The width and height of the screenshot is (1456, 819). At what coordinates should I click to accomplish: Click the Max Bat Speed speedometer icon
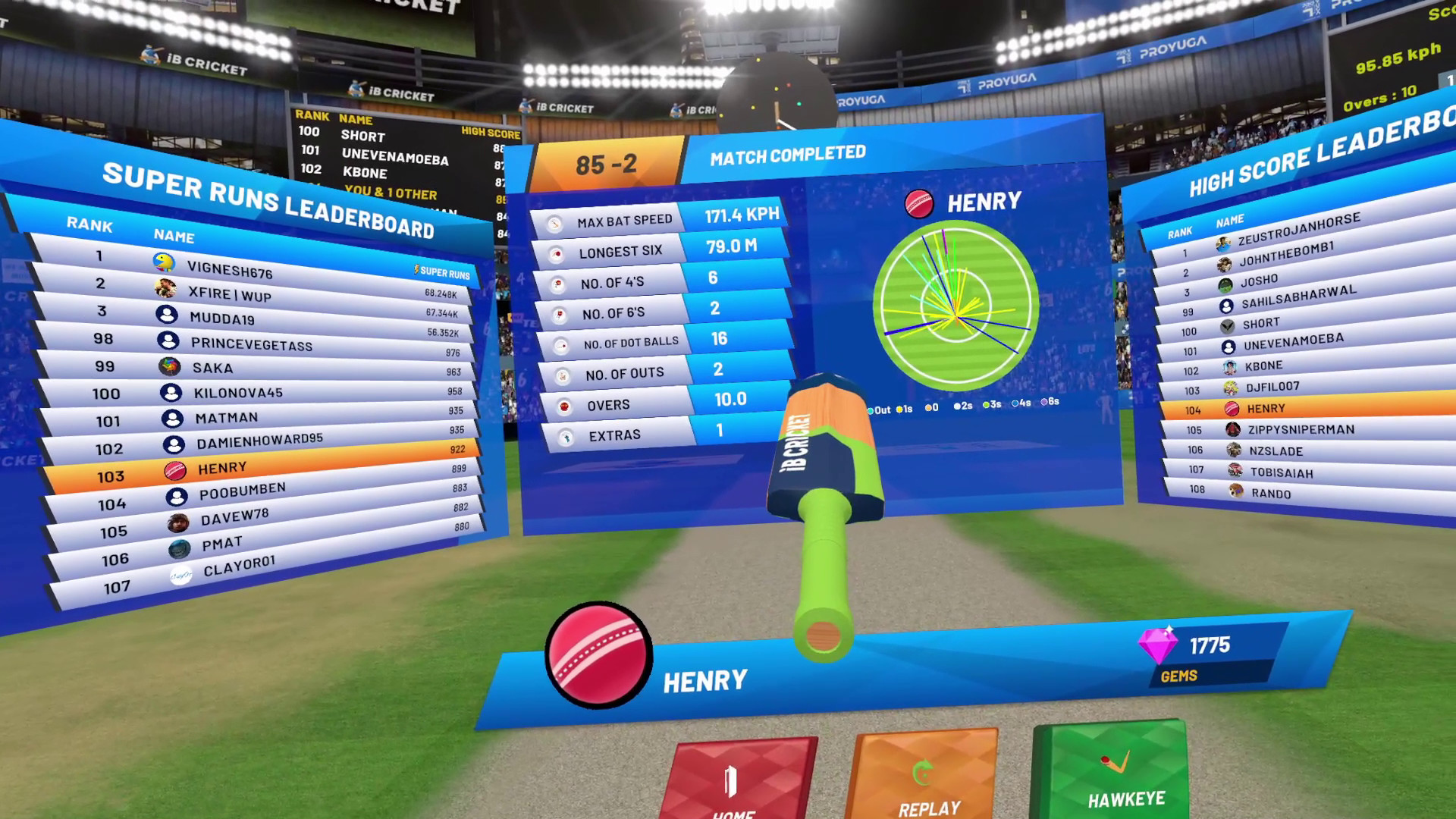(555, 223)
